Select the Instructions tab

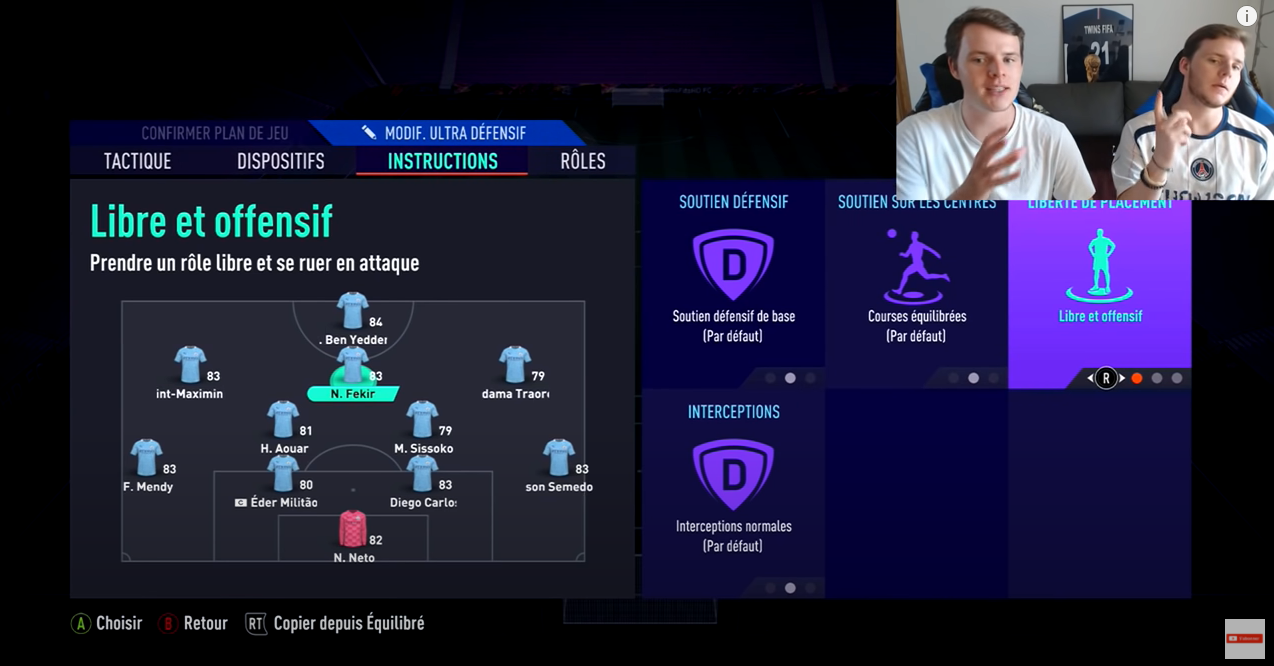pos(442,161)
